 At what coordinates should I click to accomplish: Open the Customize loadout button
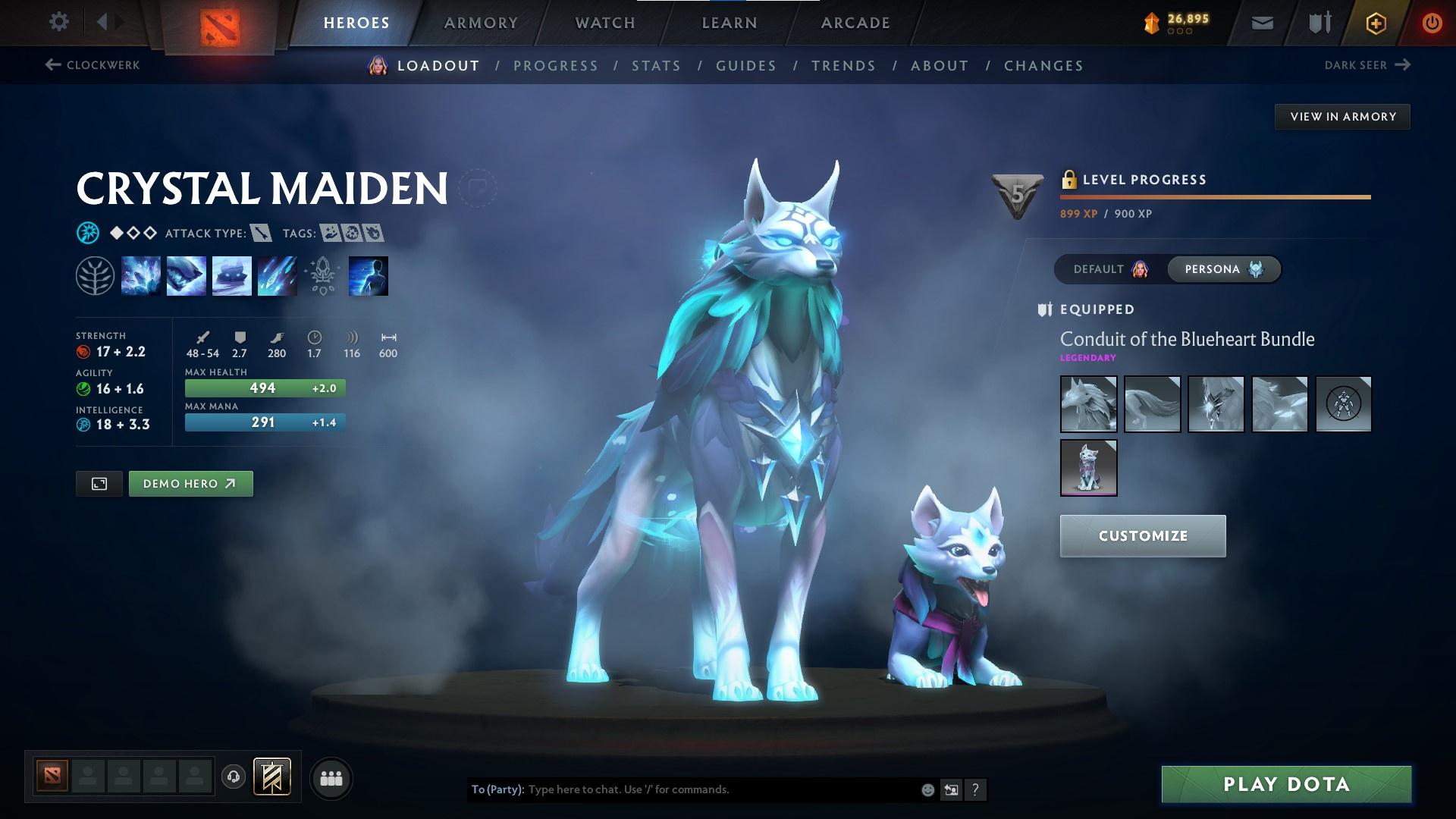pyautogui.click(x=1142, y=536)
